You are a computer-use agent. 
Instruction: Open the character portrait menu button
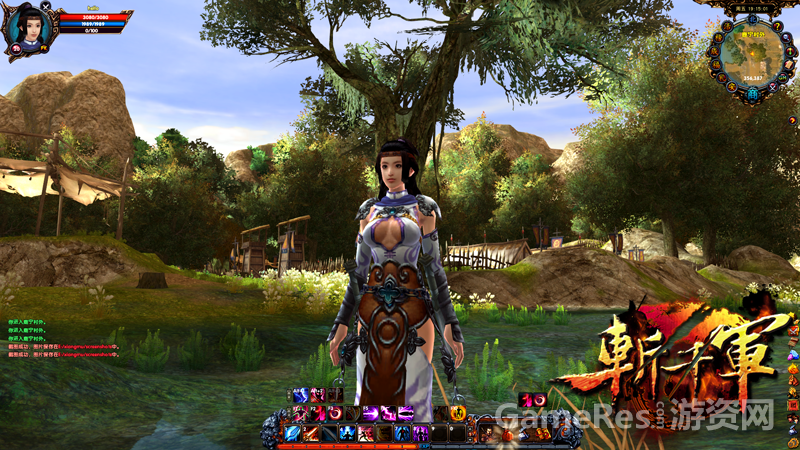pos(484,433)
